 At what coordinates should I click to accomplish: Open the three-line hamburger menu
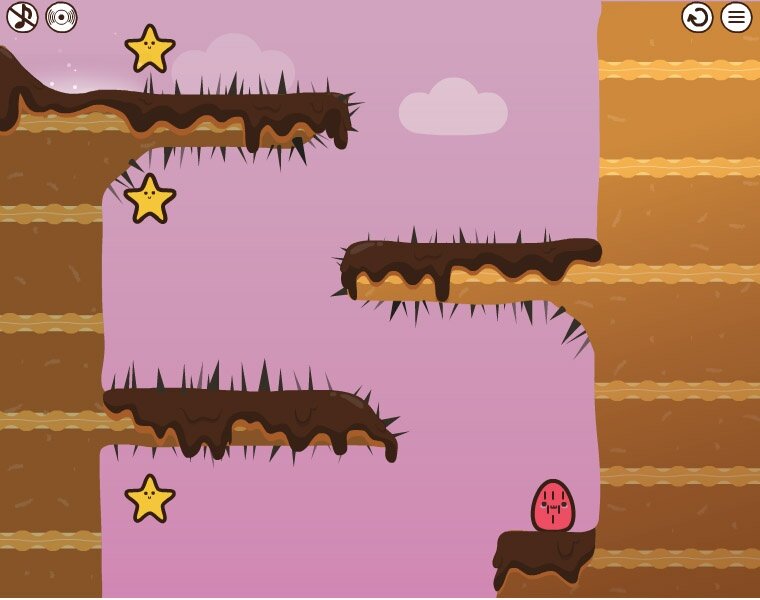[736, 17]
